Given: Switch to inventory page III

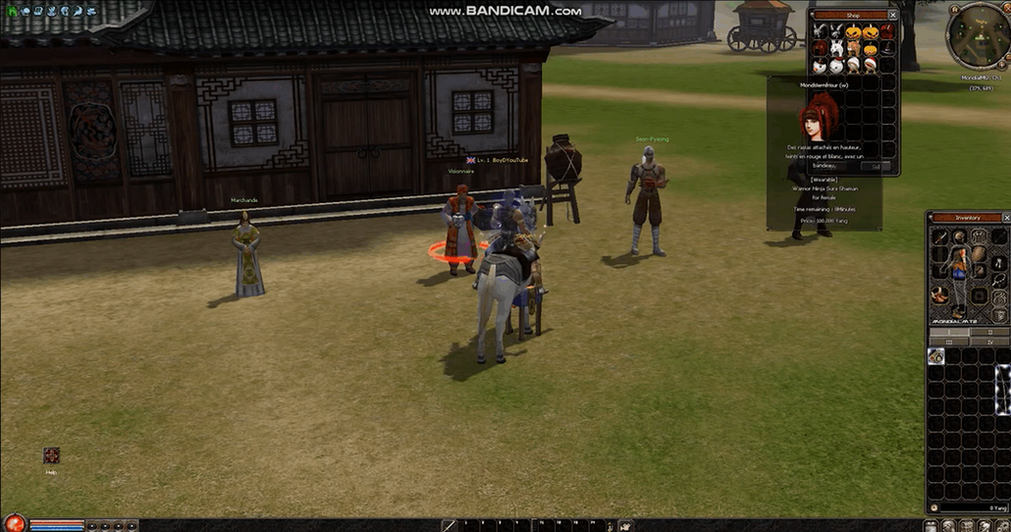Looking at the screenshot, I should [952, 341].
